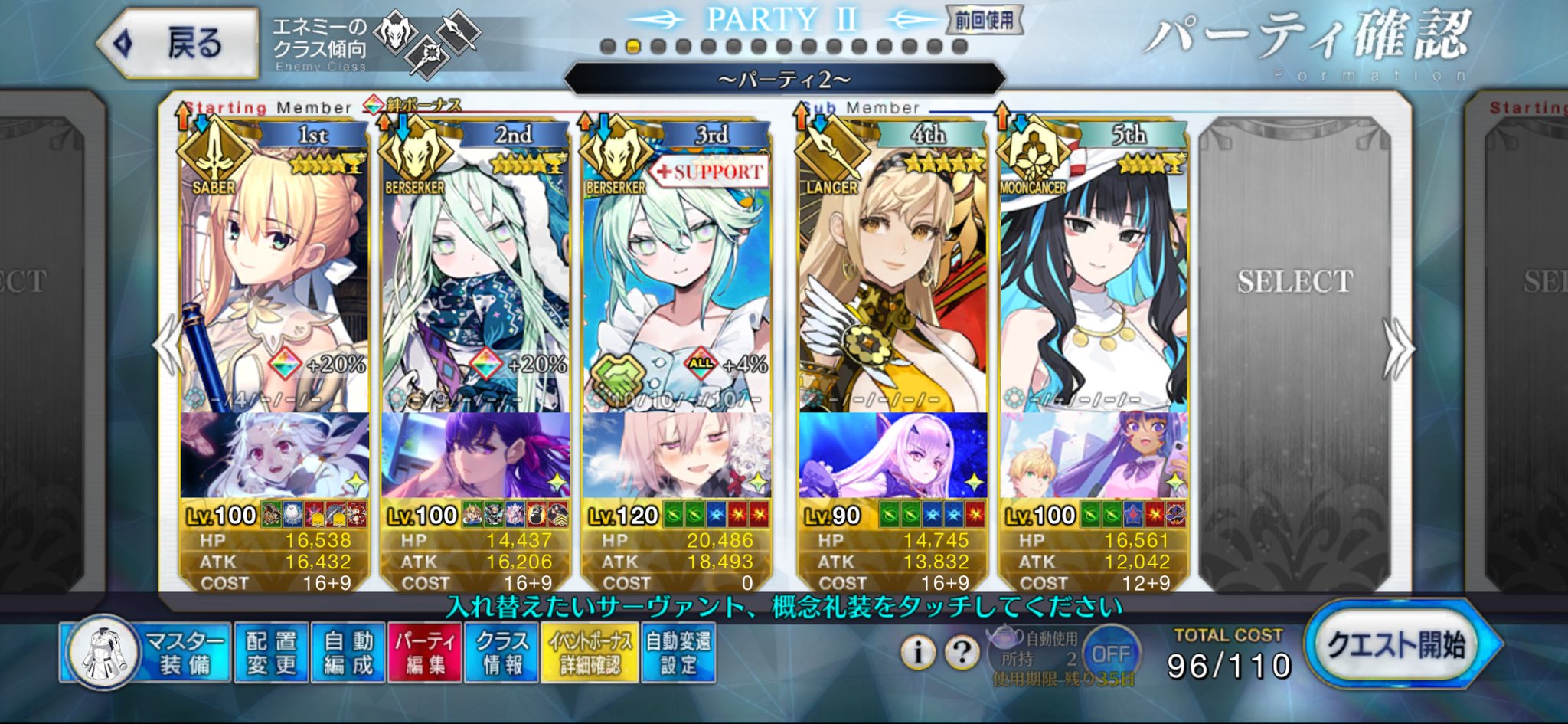Select the 4th slot Lancer servant card

tap(892, 276)
